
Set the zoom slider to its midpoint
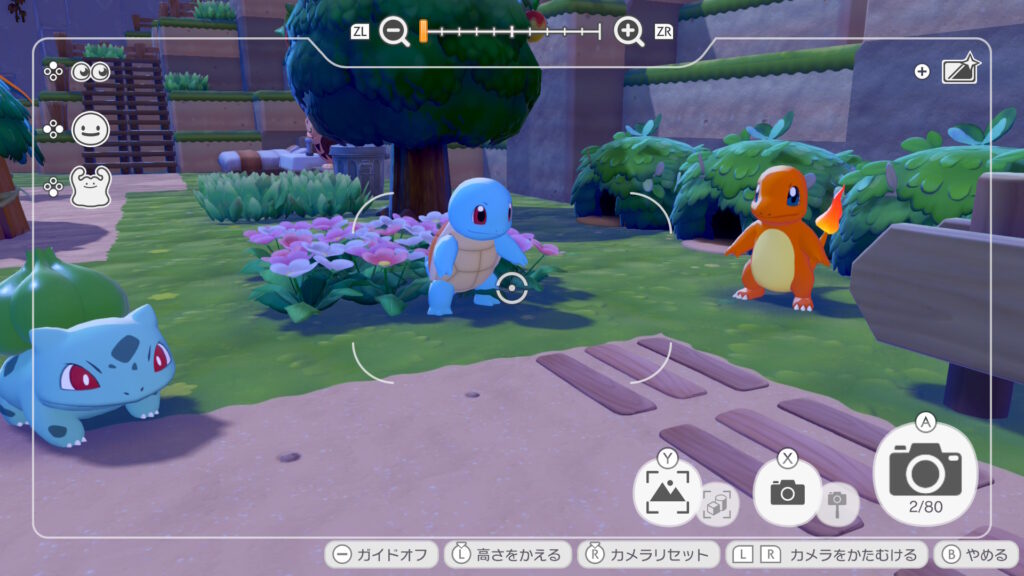pyautogui.click(x=512, y=32)
